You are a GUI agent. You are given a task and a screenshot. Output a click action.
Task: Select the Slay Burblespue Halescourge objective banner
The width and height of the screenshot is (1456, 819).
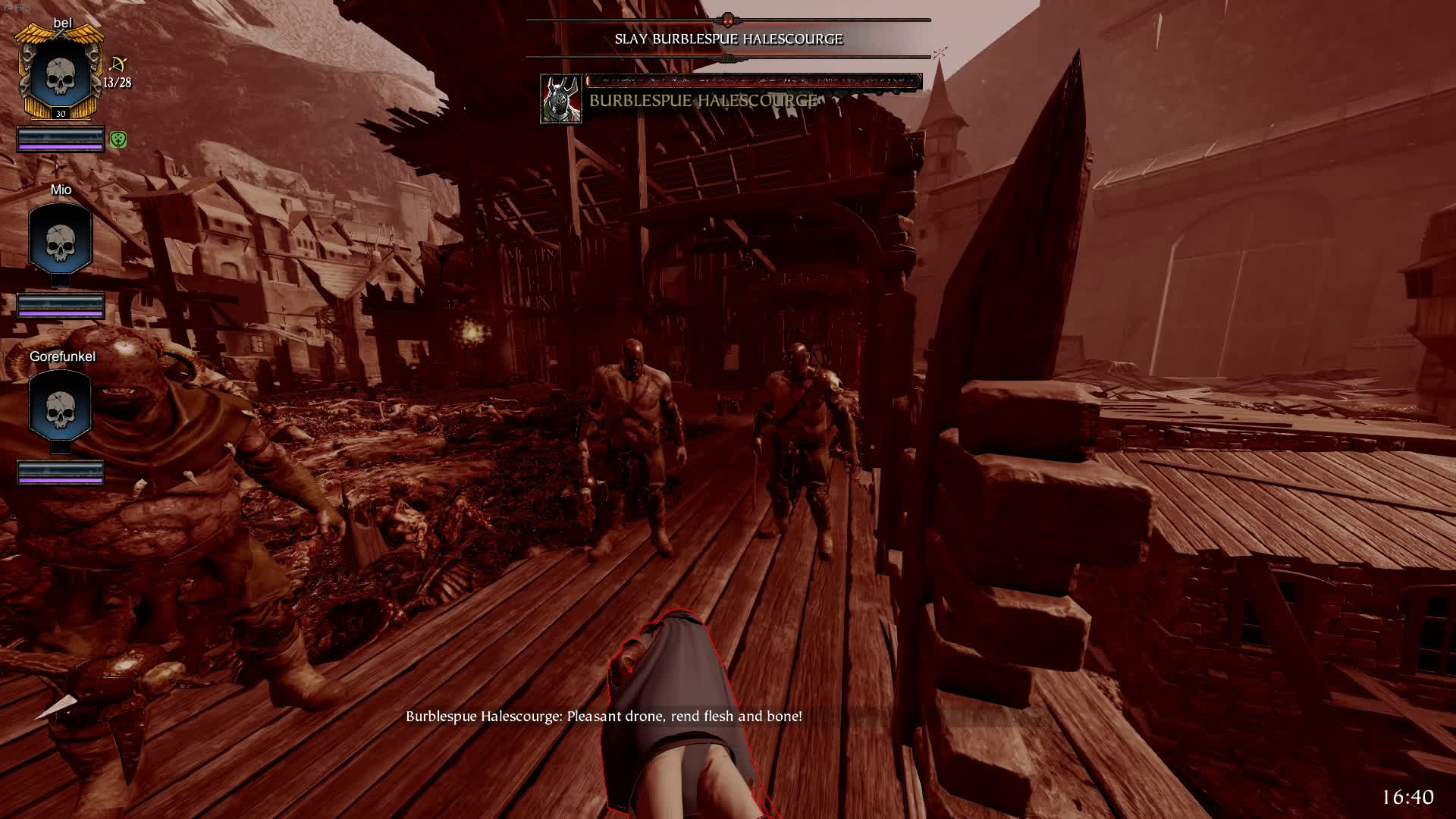coord(728,39)
